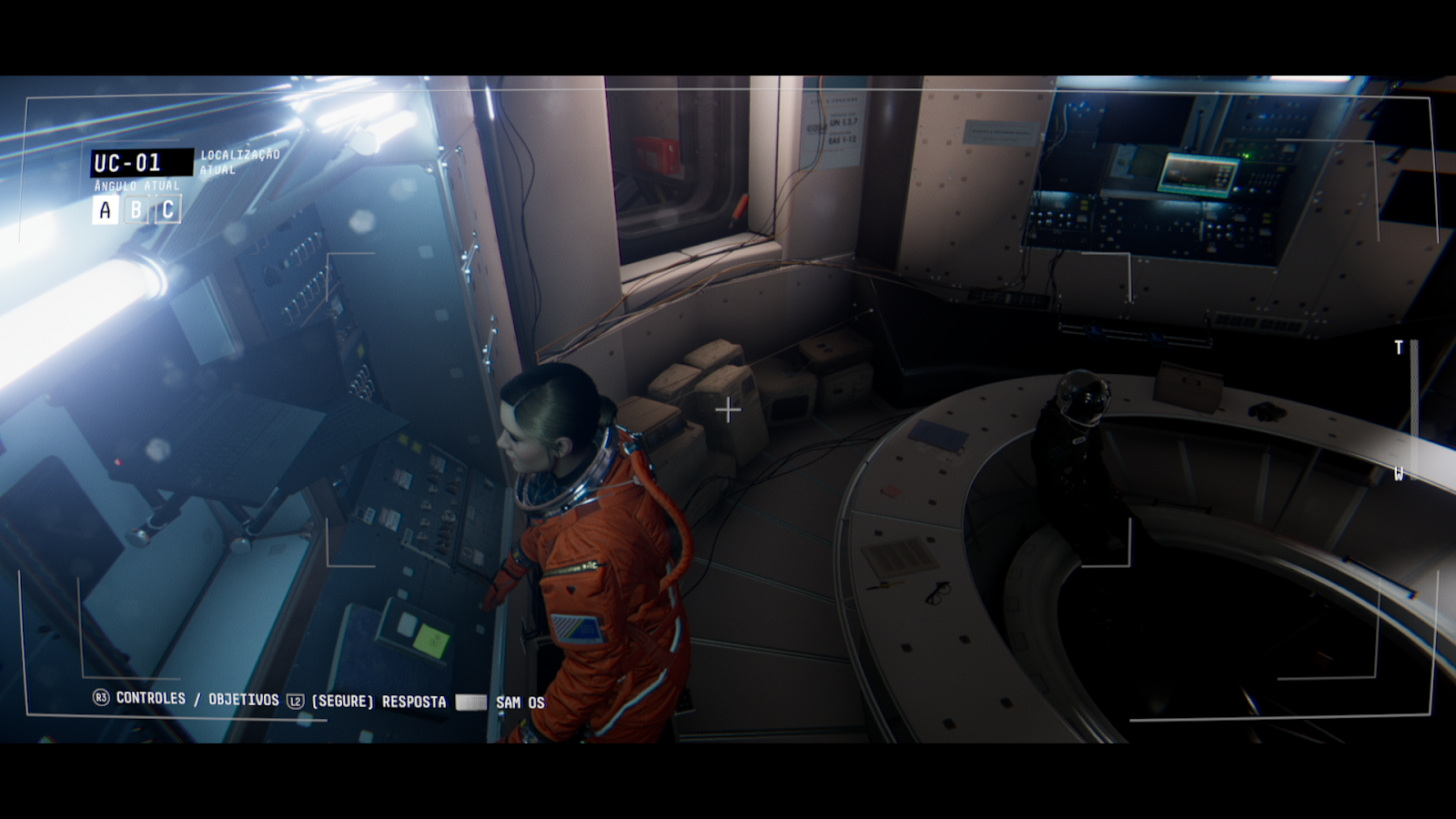Screen dimensions: 1456x819
Task: Click the L2 trigger prompt icon
Action: pyautogui.click(x=295, y=701)
